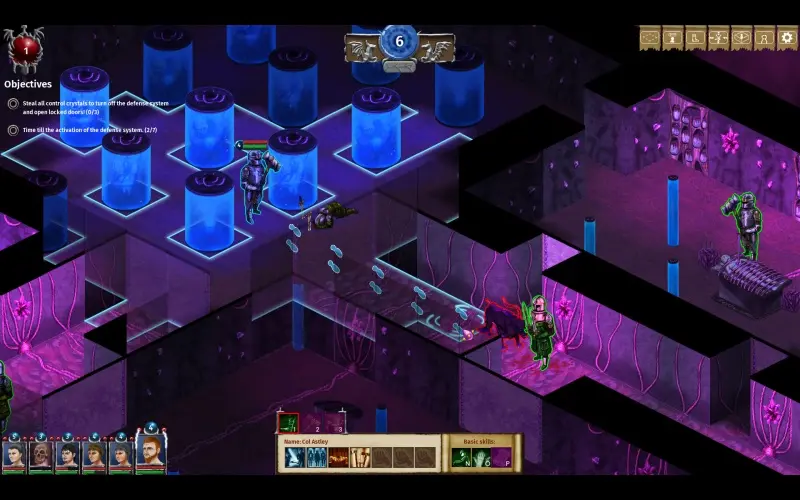800x500 pixels.
Task: Open the red demon emblem above Objectives
Action: (22, 47)
